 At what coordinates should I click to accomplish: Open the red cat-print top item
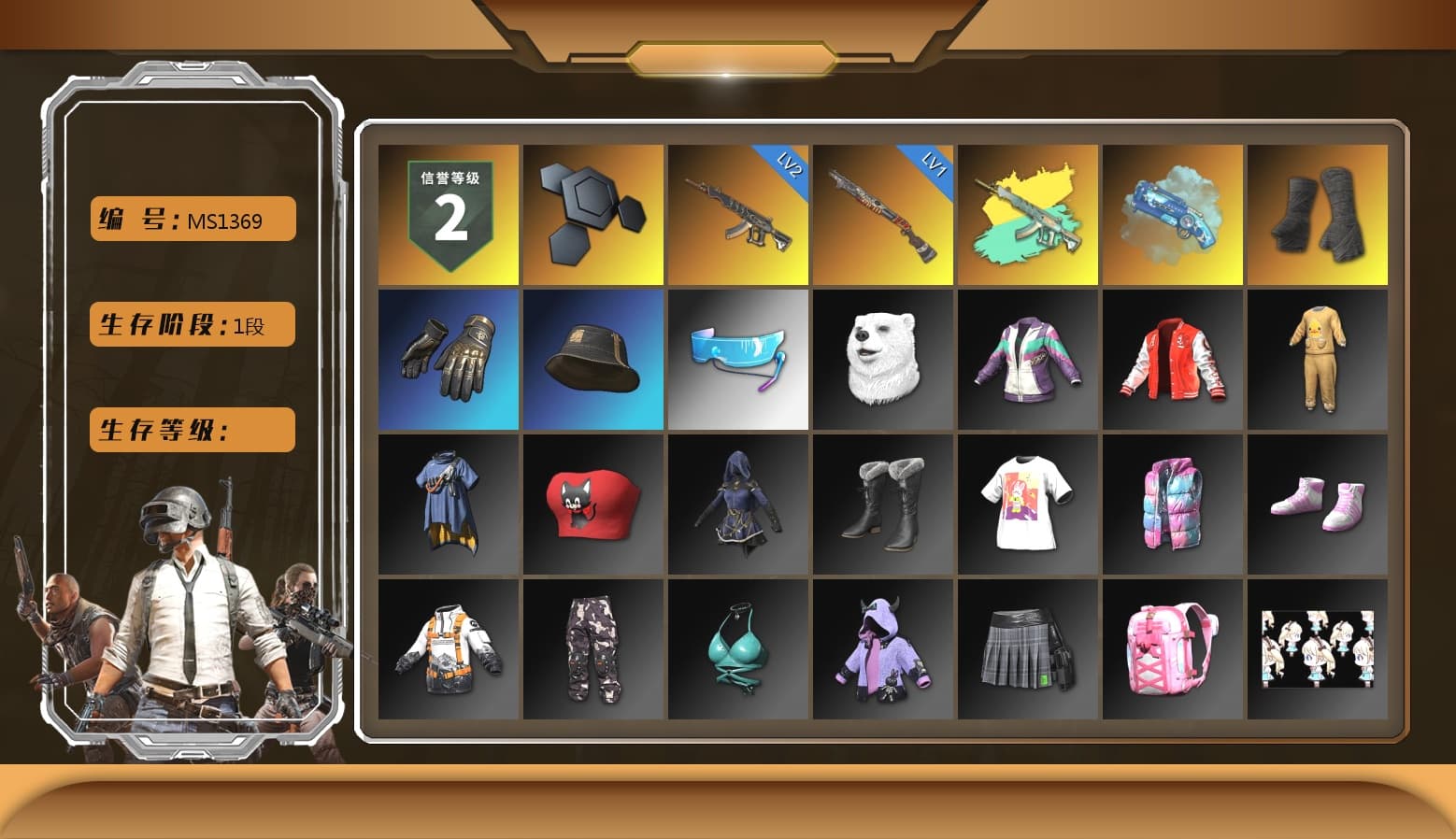(x=592, y=504)
